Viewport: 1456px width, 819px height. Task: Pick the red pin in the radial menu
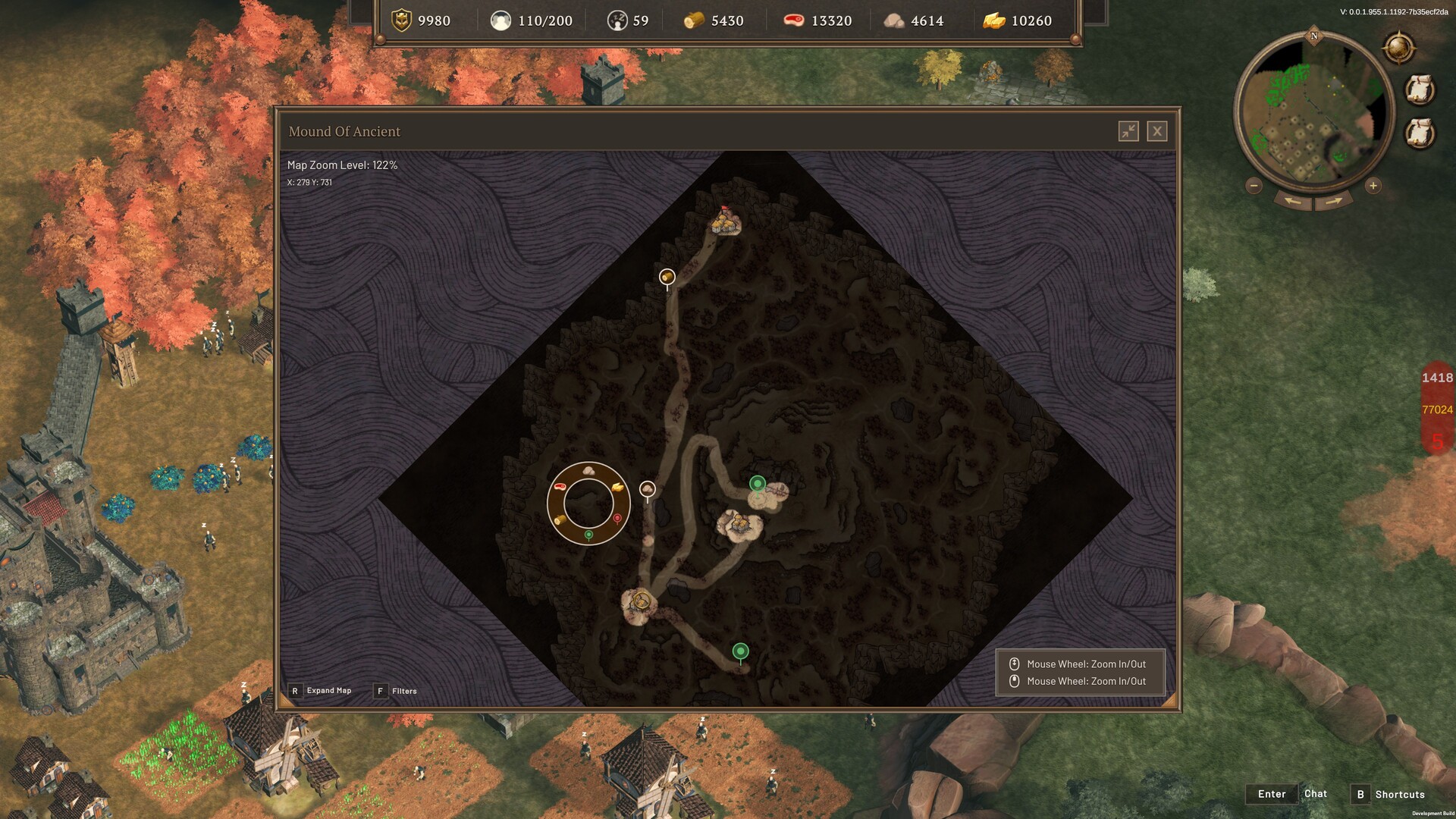coord(617,519)
